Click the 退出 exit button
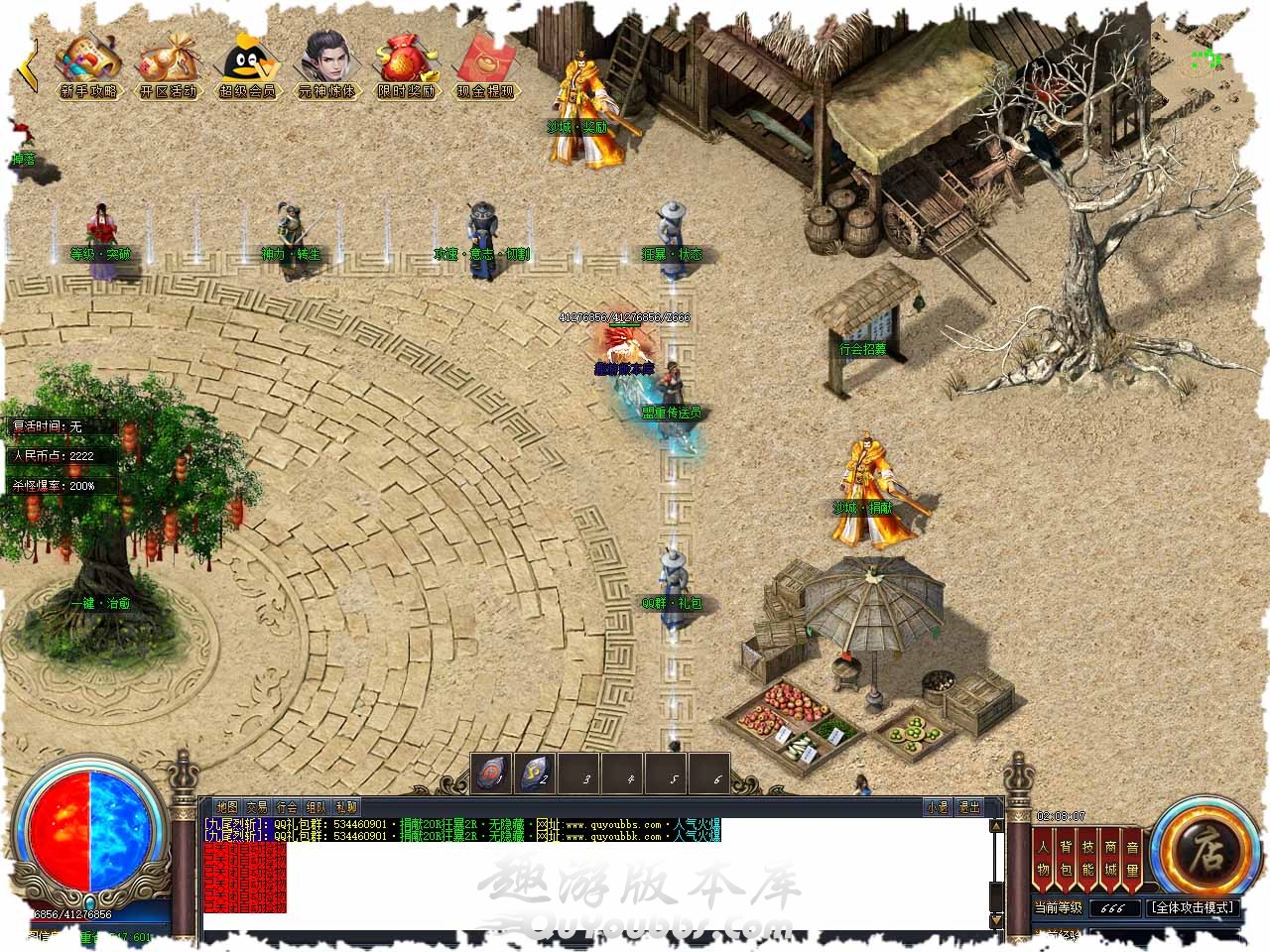1270x952 pixels. (x=968, y=807)
